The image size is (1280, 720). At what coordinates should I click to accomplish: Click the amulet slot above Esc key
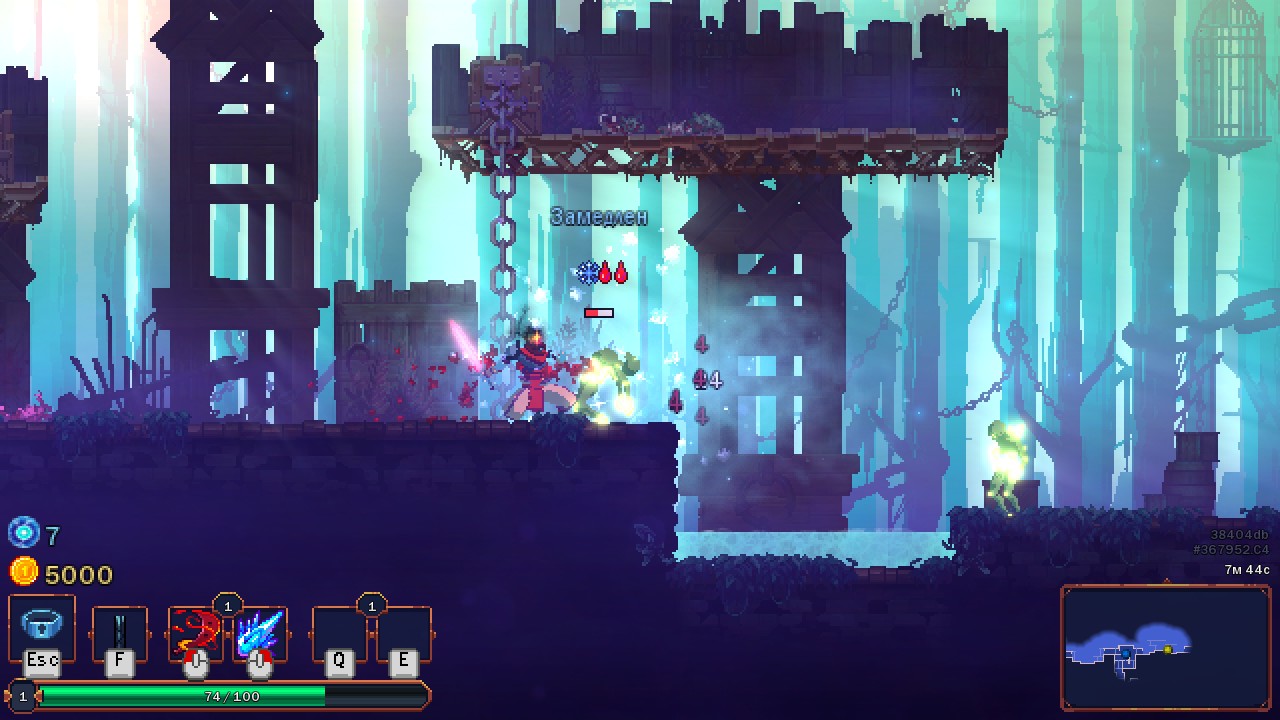[x=40, y=625]
